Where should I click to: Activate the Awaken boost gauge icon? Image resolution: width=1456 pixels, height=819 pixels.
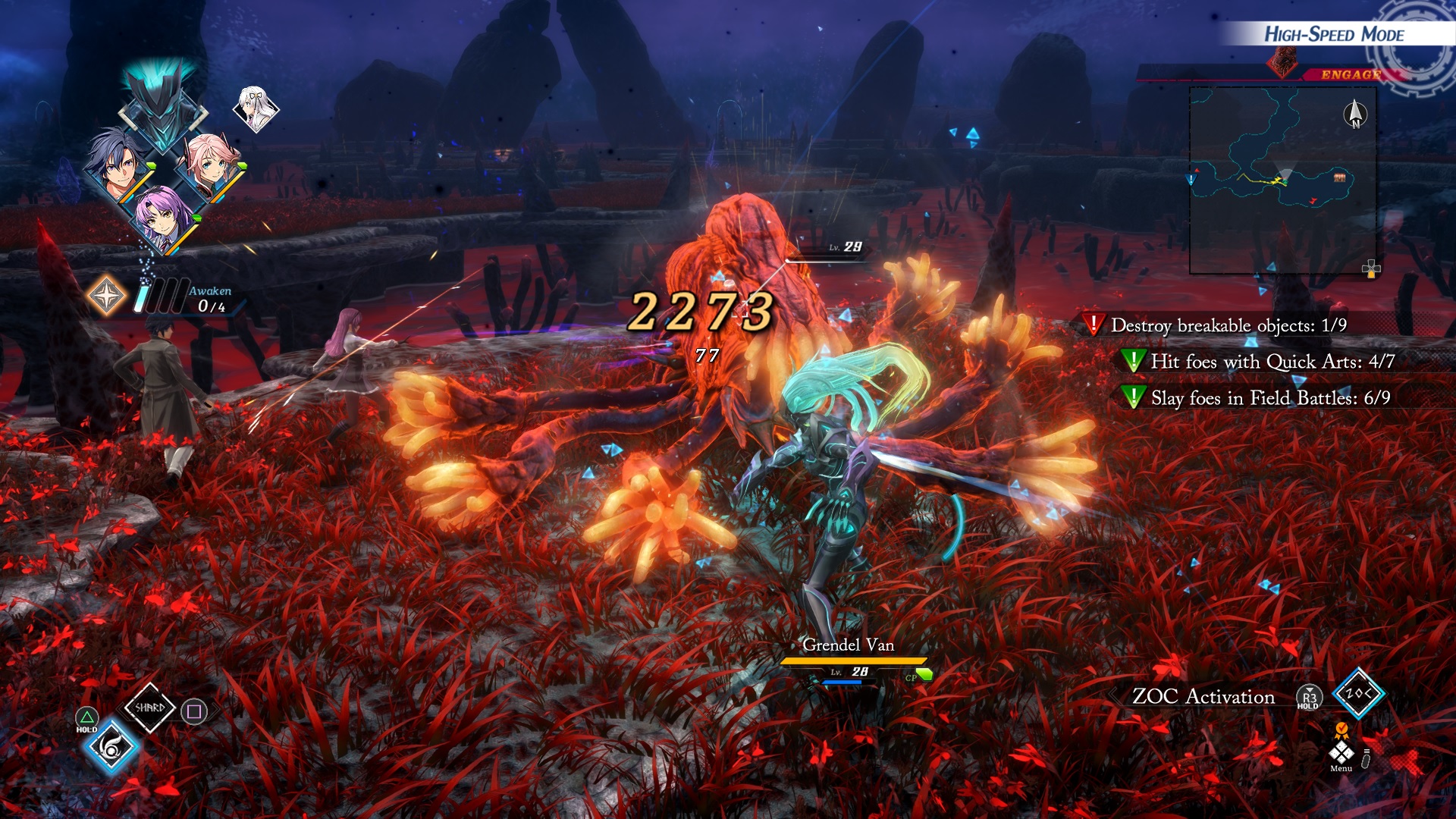[106, 295]
